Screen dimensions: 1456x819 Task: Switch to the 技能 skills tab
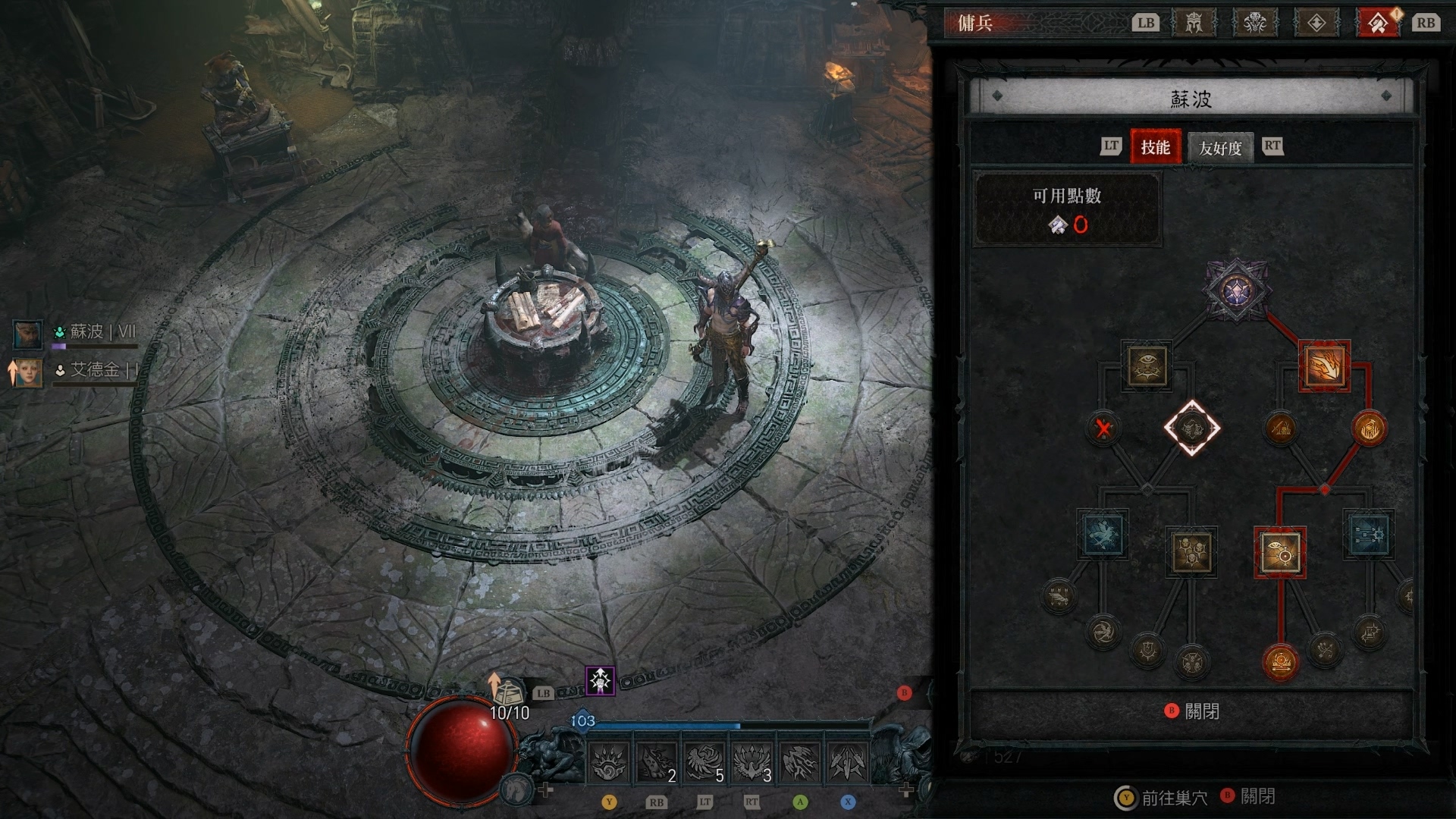tap(1156, 147)
